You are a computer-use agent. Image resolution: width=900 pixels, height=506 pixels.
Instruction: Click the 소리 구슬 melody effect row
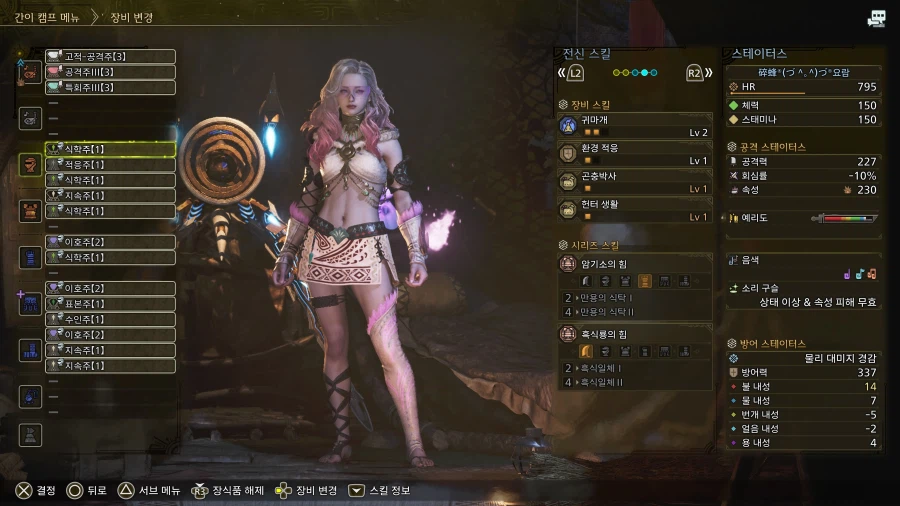pos(804,294)
